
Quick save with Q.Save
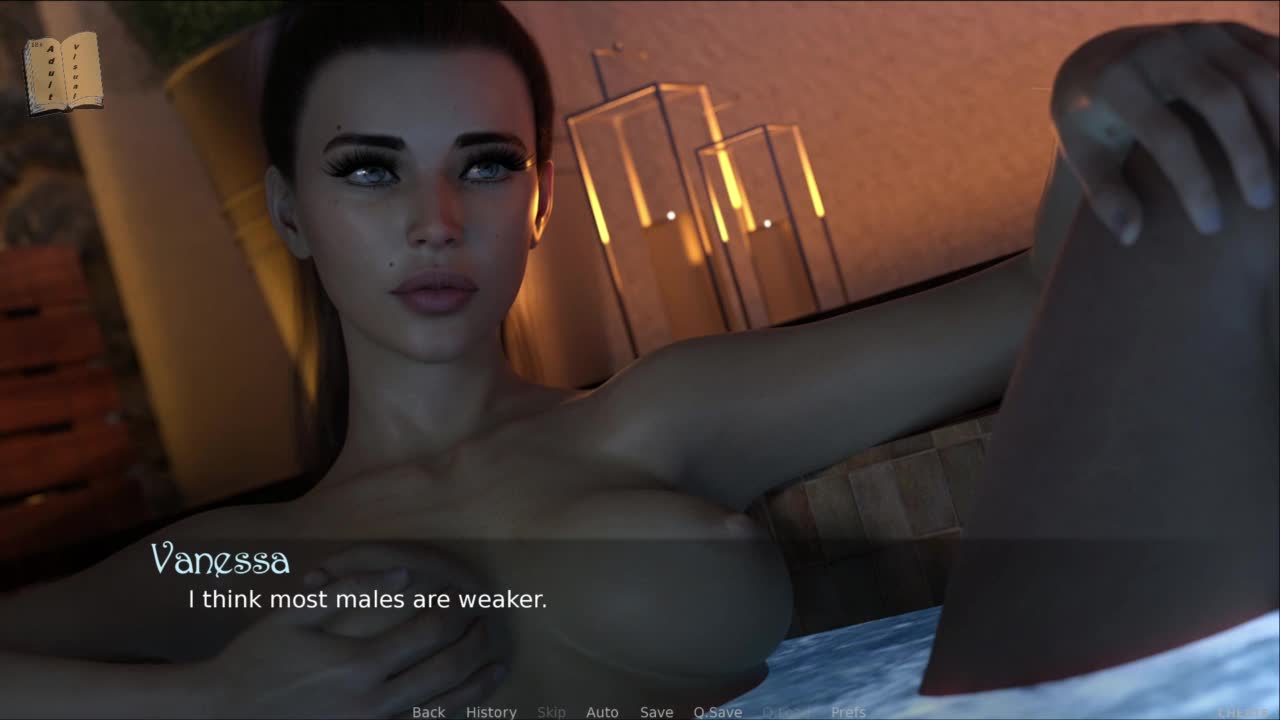tap(717, 712)
